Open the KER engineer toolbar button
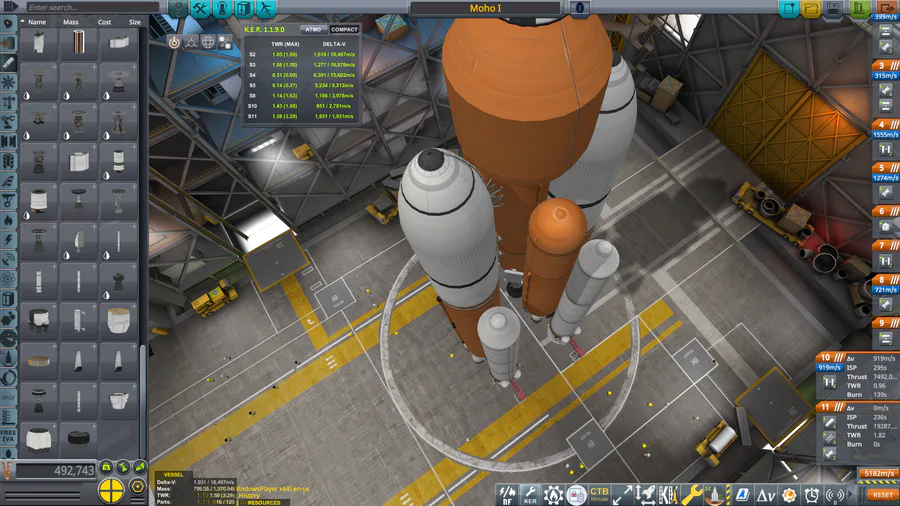The height and width of the screenshot is (506, 900). point(530,494)
